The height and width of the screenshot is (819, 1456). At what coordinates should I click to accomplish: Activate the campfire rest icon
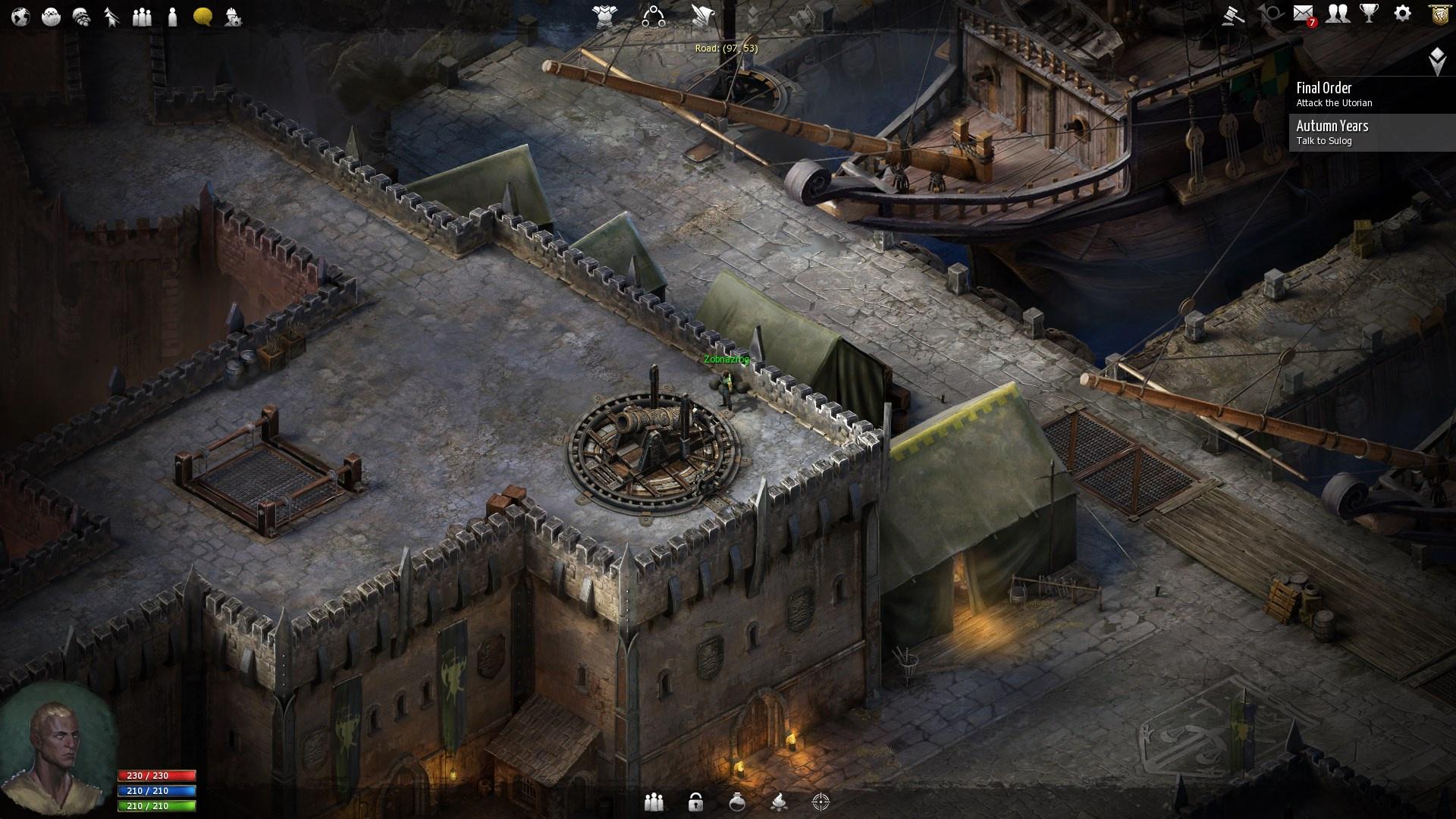click(778, 802)
